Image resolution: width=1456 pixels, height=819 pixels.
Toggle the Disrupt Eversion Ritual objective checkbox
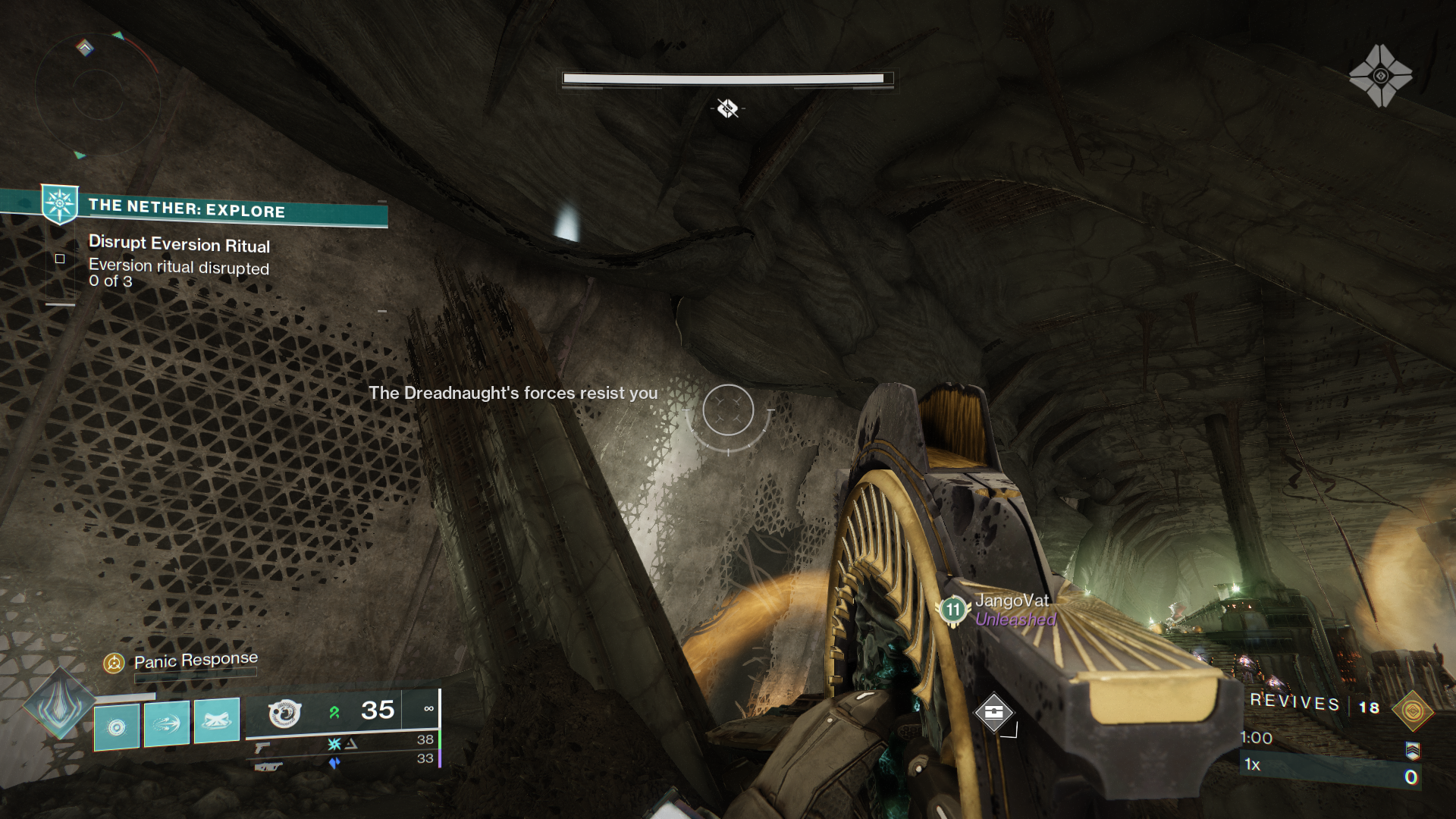[x=60, y=259]
